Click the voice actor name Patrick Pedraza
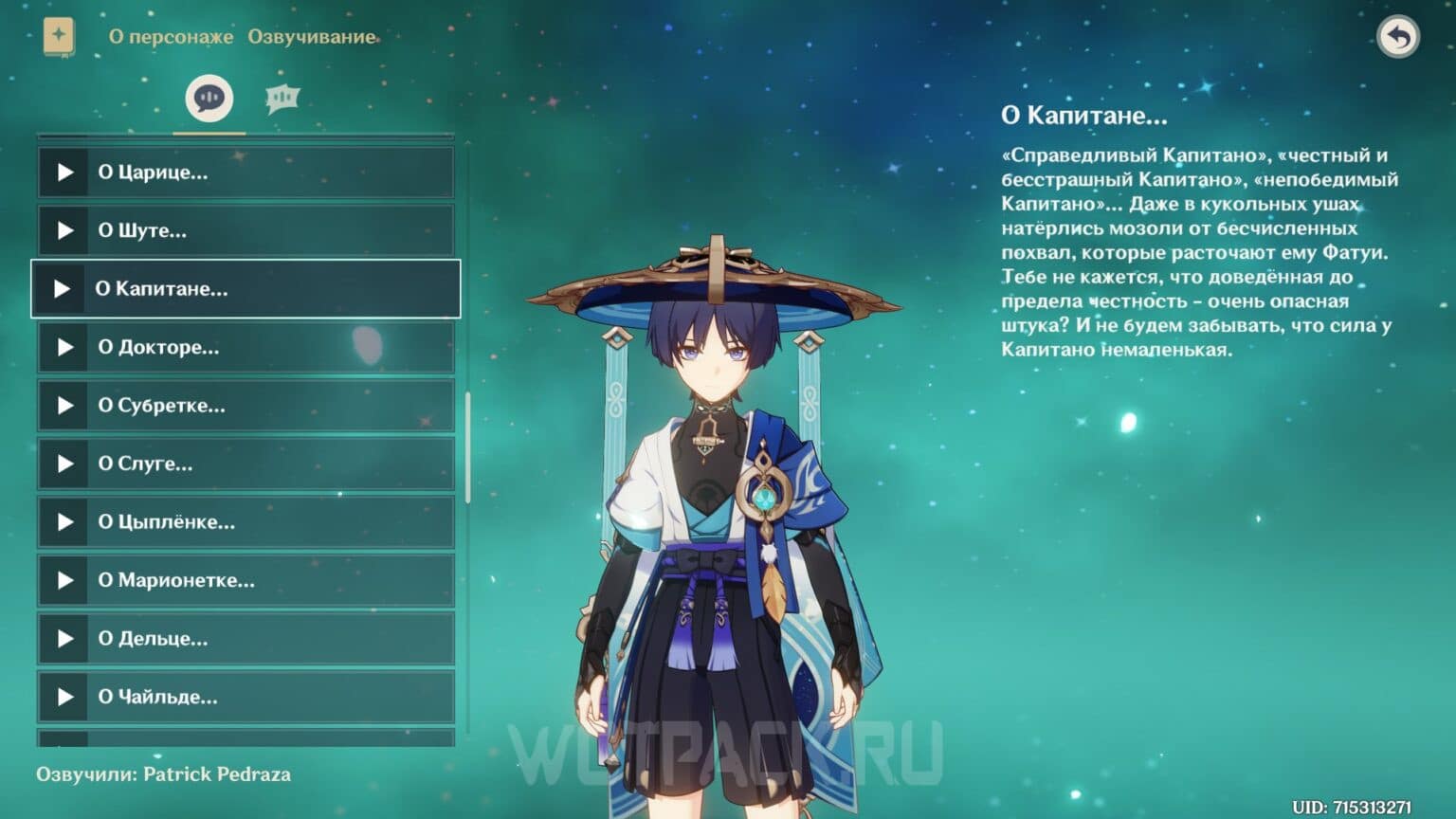This screenshot has height=819, width=1456. 215,773
